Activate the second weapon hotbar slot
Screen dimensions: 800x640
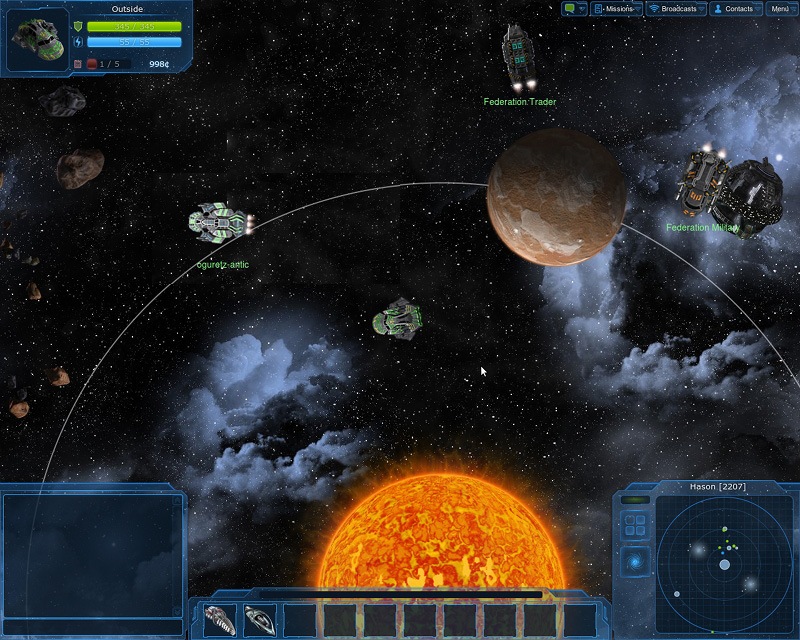[260, 620]
